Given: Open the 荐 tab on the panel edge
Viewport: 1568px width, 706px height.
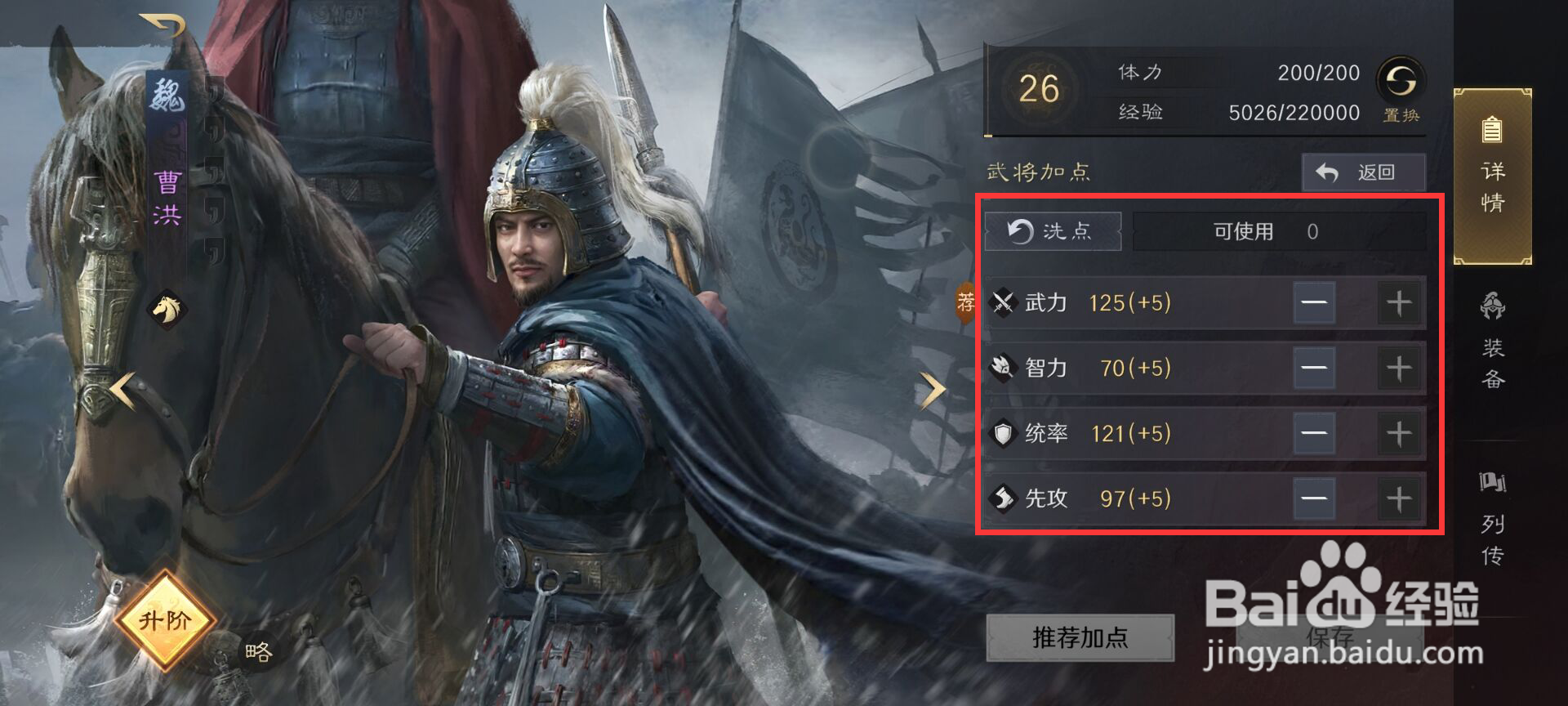Looking at the screenshot, I should (964, 302).
